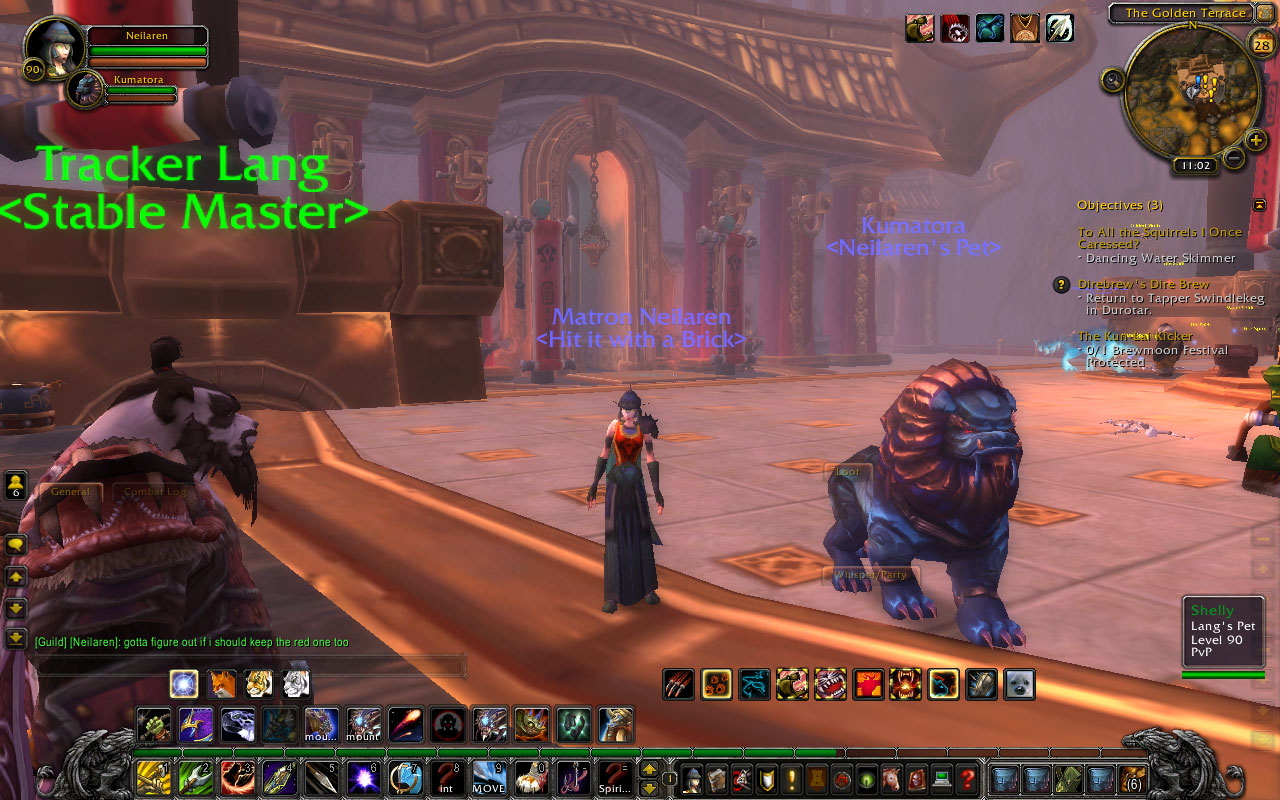Open the quest log exclamation mark button

791,777
